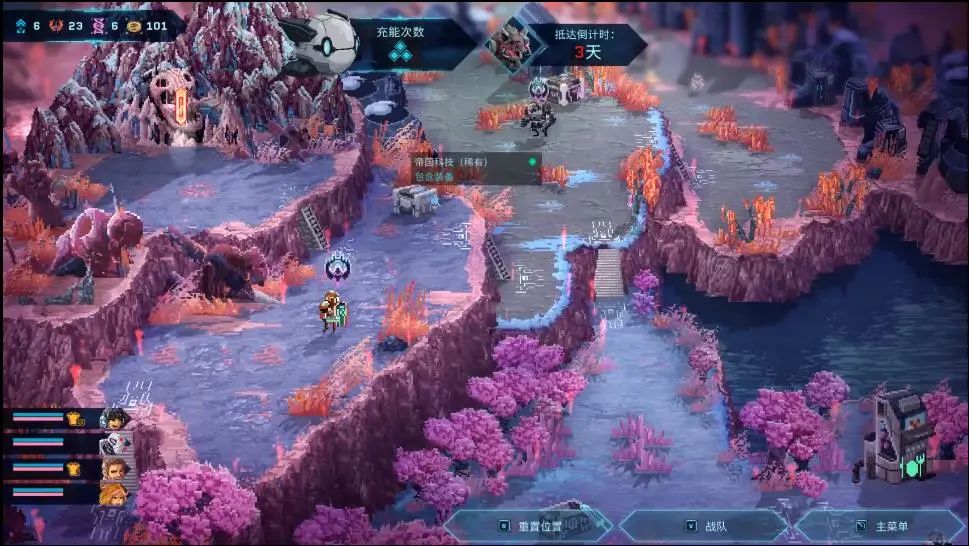Select the white-masked party member portrait
This screenshot has height=546, width=969.
(x=113, y=443)
